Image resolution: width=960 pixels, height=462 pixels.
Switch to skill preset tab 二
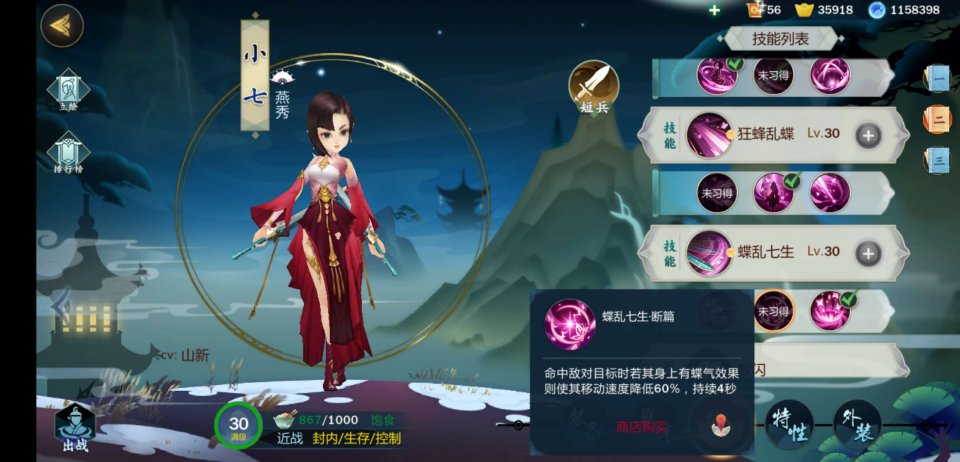(938, 119)
